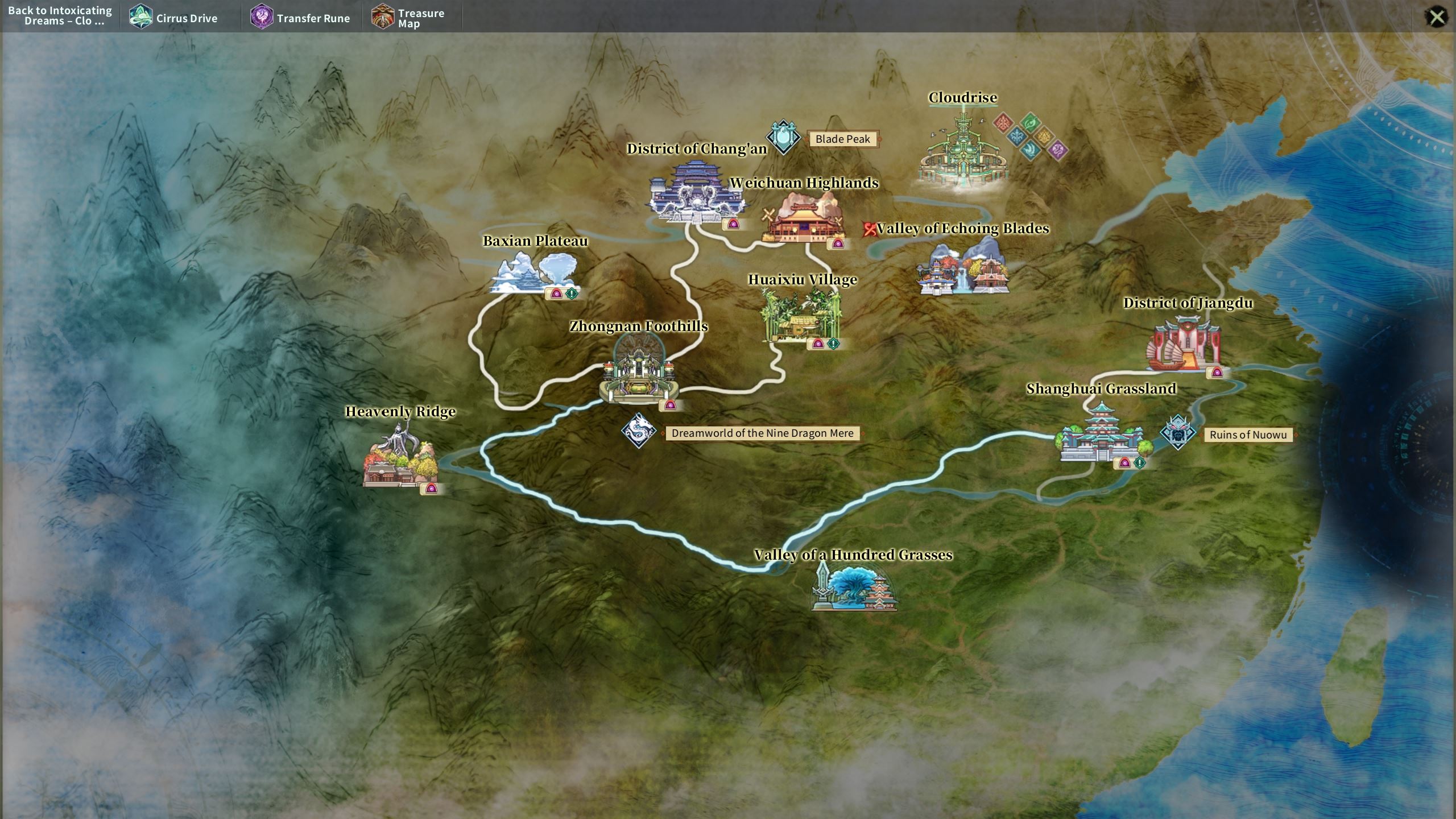Select the blue rune diamond beside Cloudrise
1456x819 pixels.
[x=1016, y=136]
